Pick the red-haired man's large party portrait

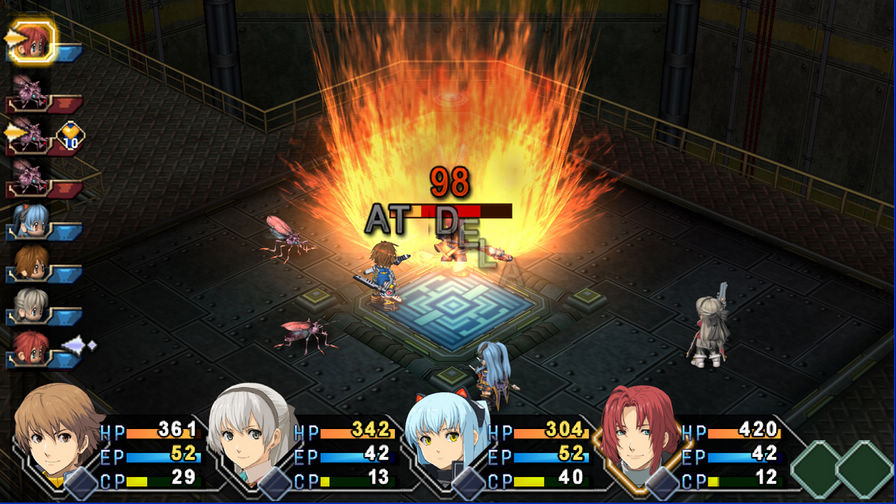click(640, 436)
